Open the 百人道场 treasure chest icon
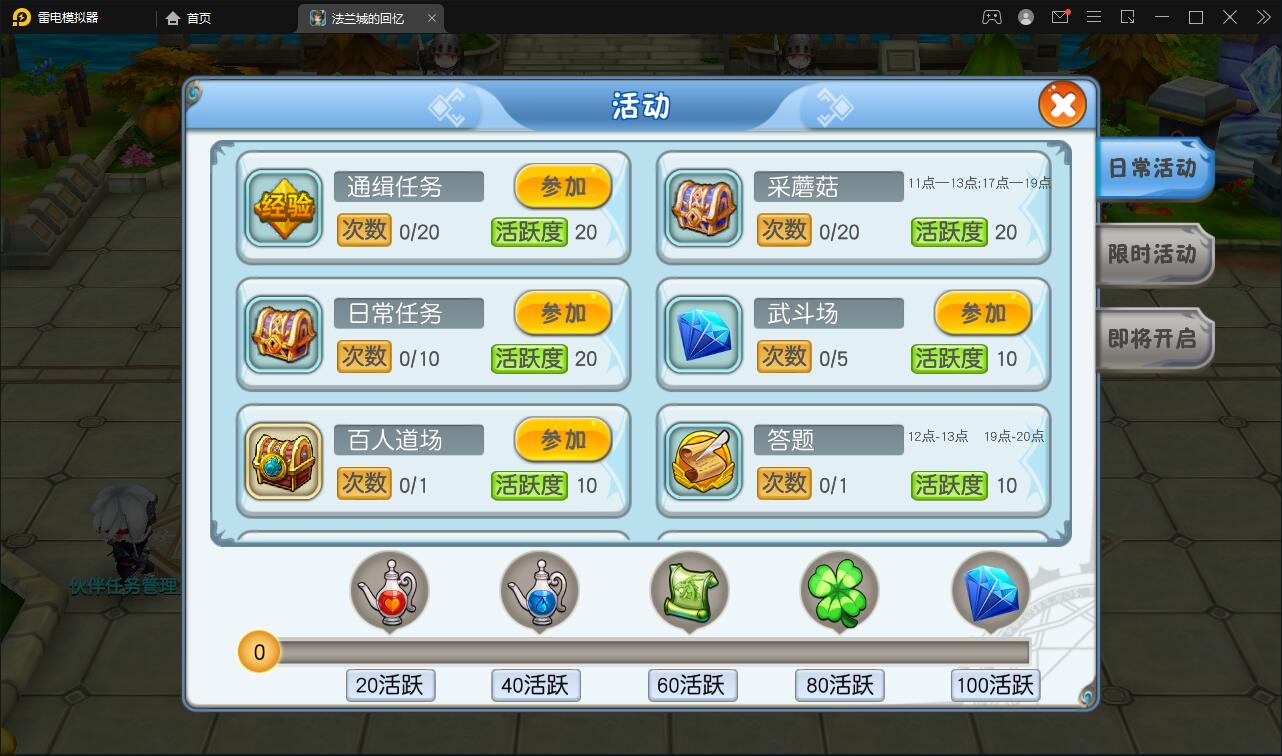The image size is (1282, 756). click(x=283, y=461)
